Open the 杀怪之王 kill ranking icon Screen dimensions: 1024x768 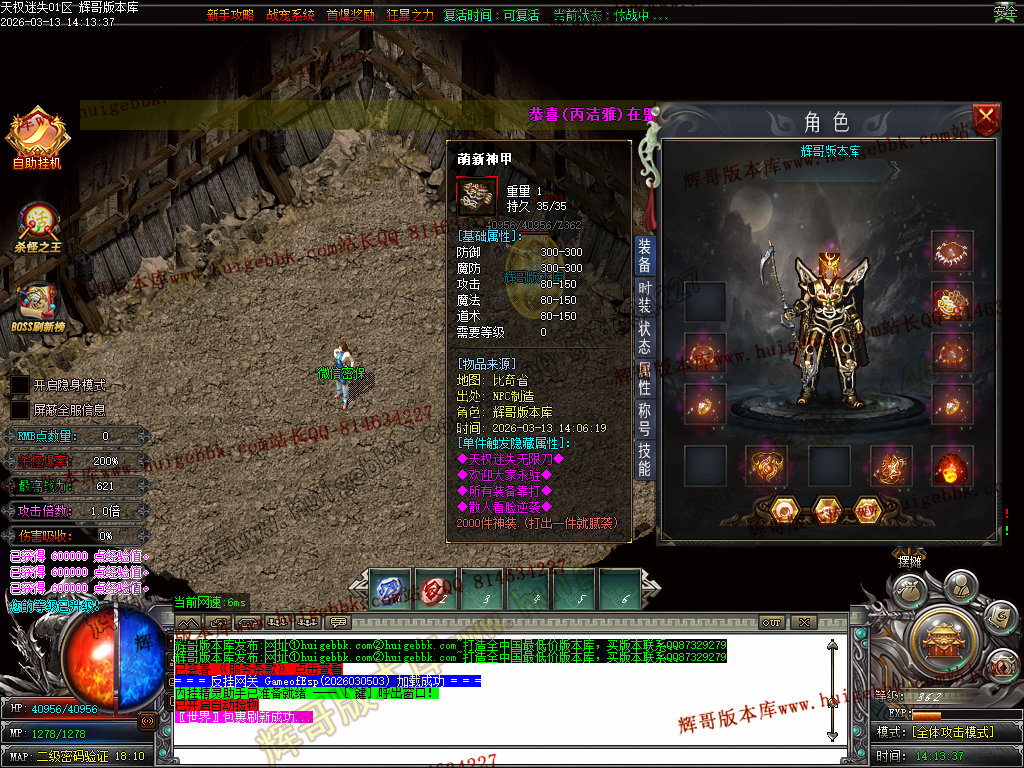[38, 227]
